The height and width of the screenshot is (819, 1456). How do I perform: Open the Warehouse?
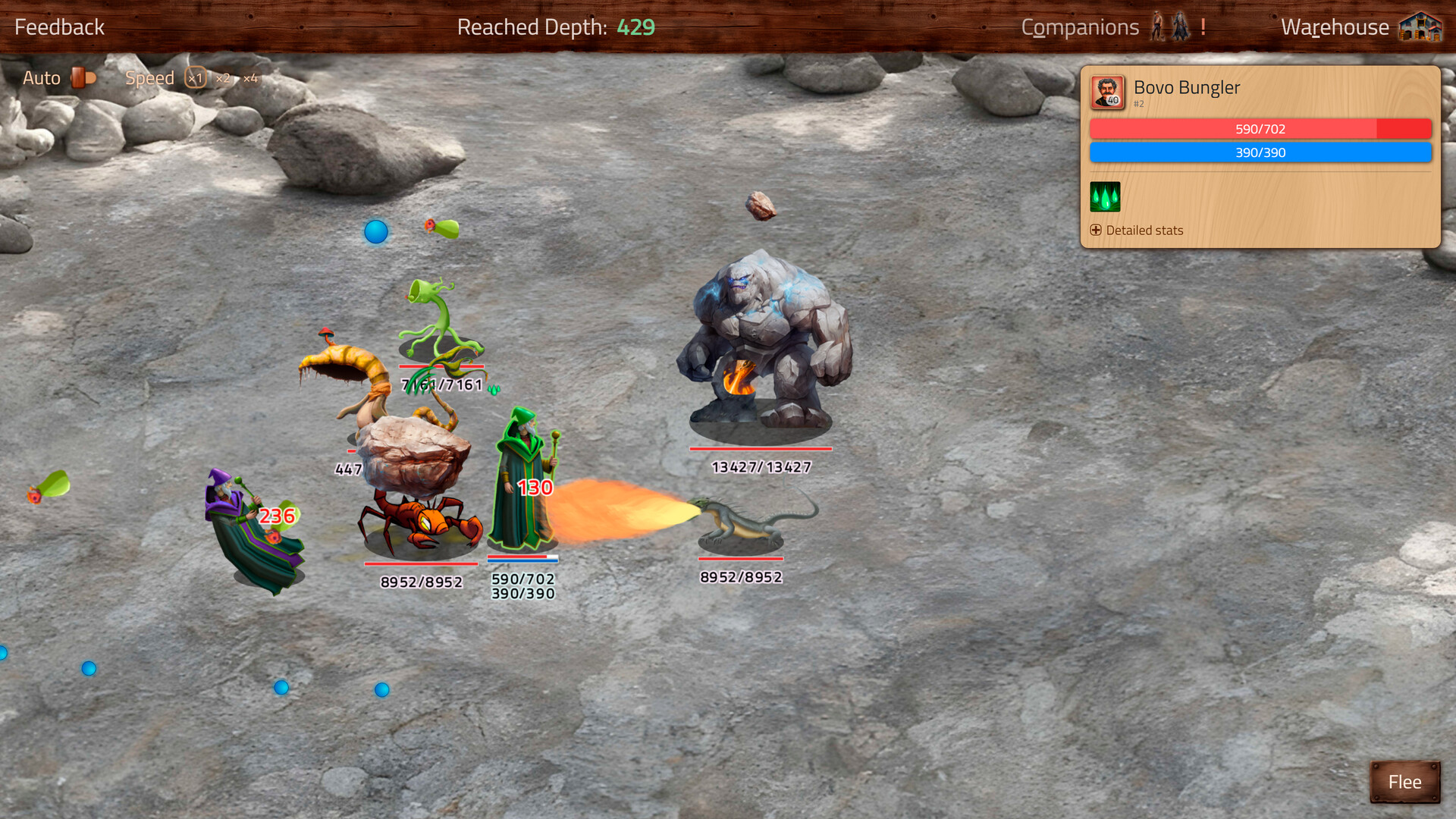(x=1335, y=27)
